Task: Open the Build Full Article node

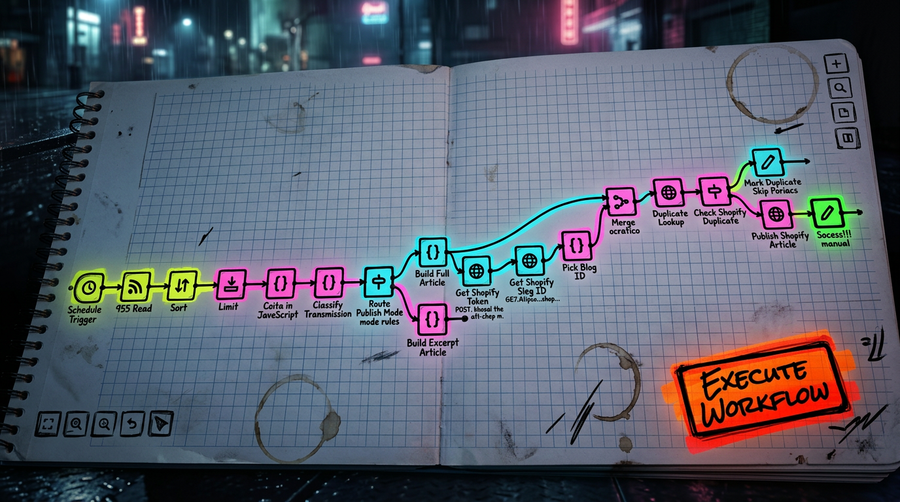Action: click(432, 249)
